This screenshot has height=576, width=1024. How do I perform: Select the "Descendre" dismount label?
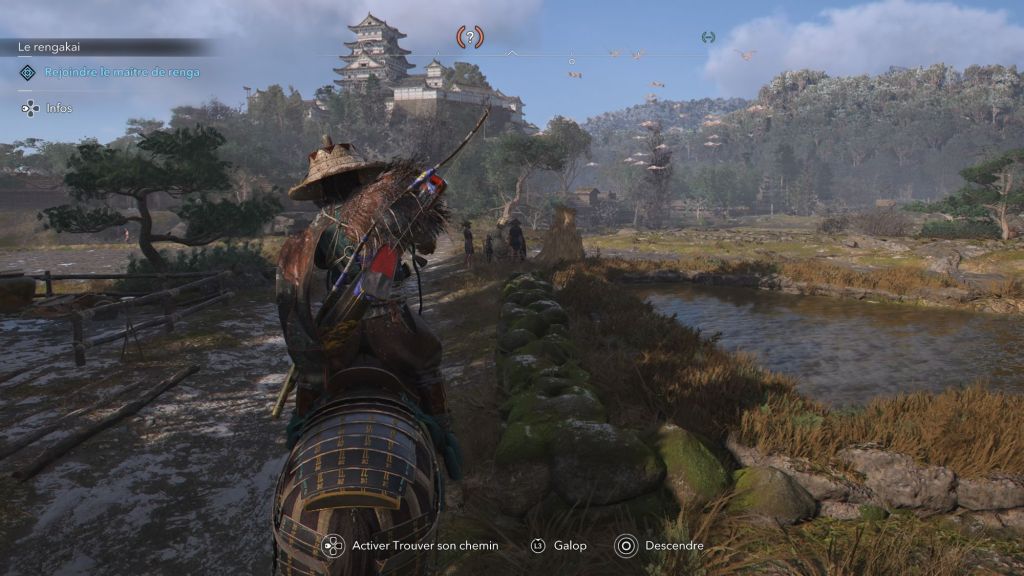tap(674, 546)
